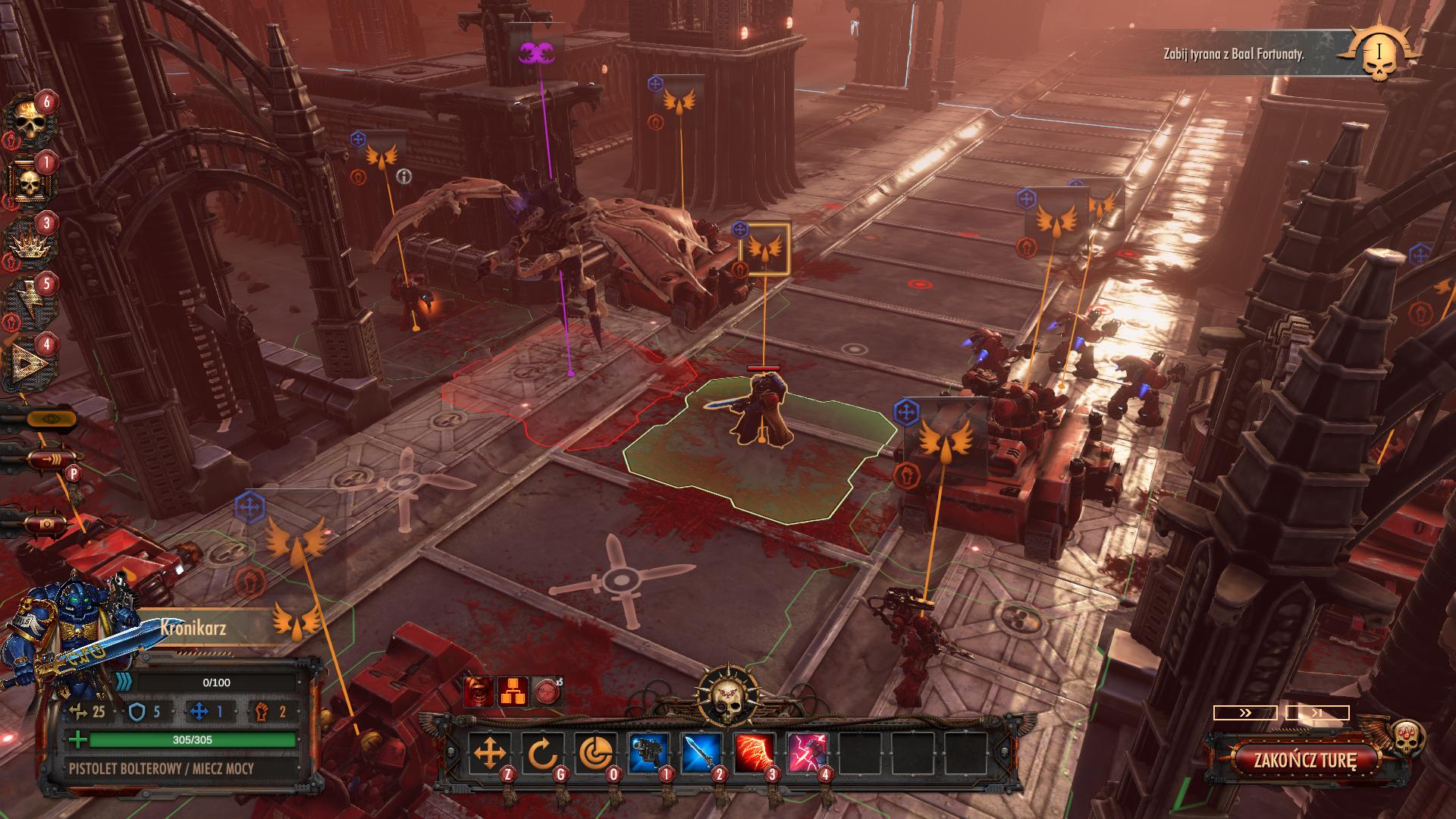This screenshot has width=1456, height=819.
Task: Select the highlighted winged unit marker
Action: 764,248
